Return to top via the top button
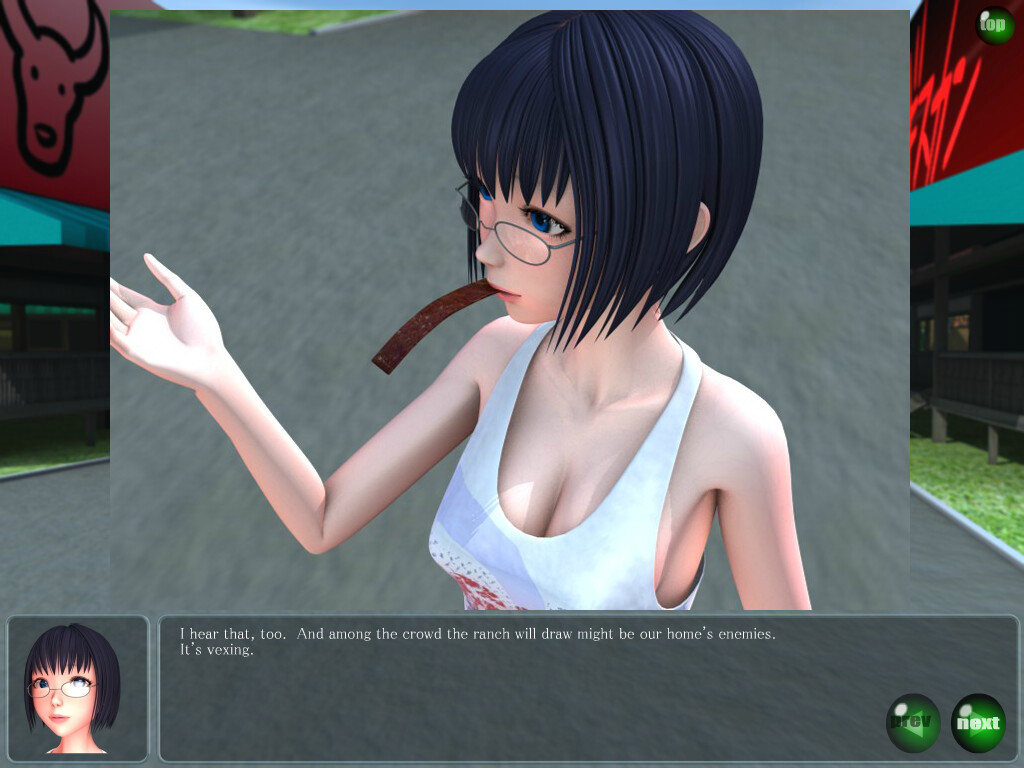The height and width of the screenshot is (768, 1024). click(x=994, y=25)
